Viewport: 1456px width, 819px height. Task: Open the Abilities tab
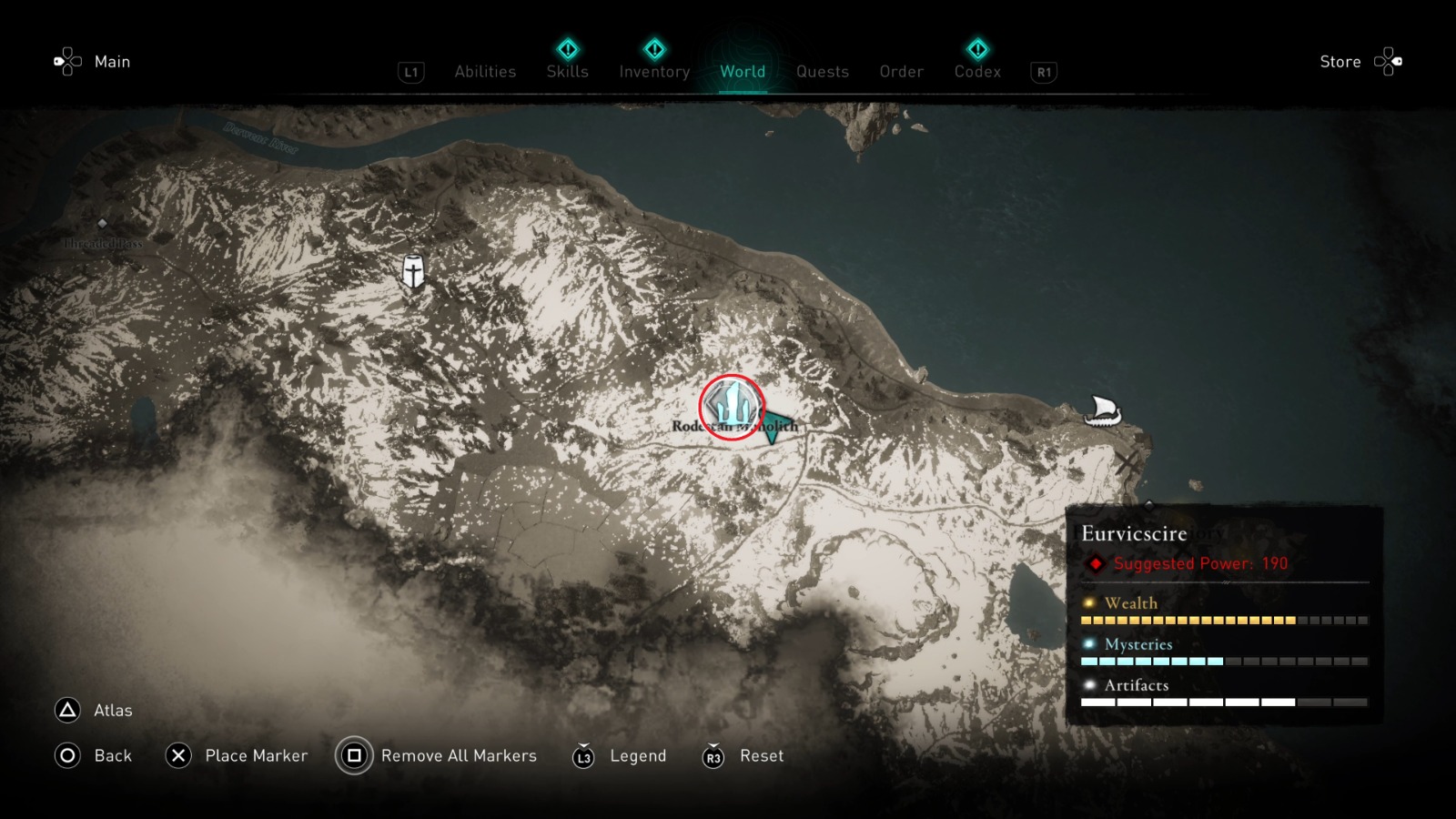click(485, 72)
